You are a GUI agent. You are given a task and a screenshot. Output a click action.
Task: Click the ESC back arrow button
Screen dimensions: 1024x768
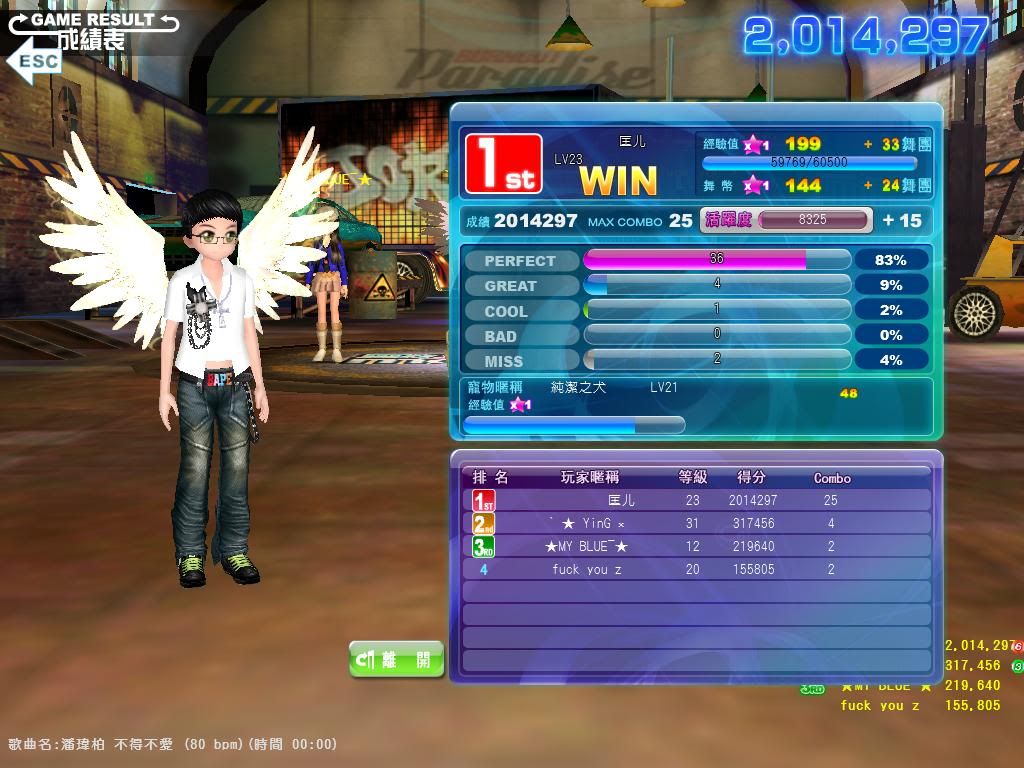[x=34, y=60]
